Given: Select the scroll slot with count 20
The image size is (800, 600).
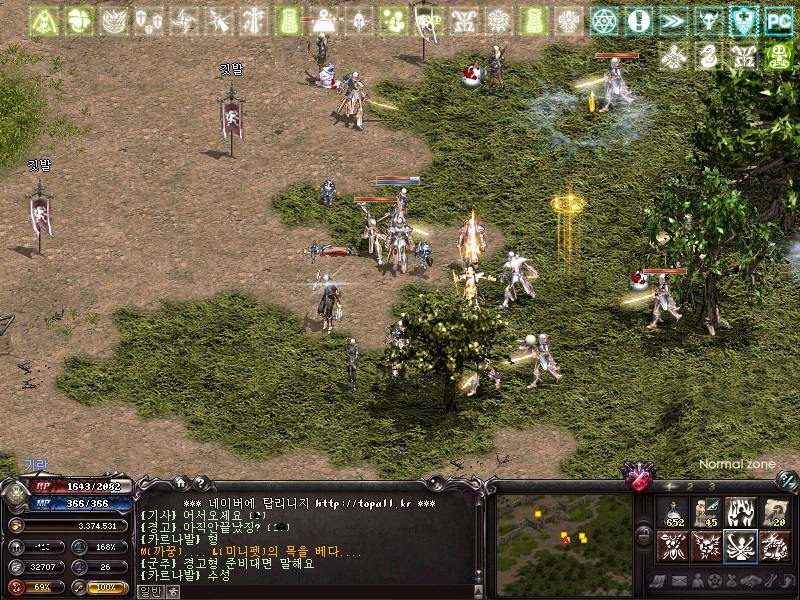Looking at the screenshot, I should 773,513.
